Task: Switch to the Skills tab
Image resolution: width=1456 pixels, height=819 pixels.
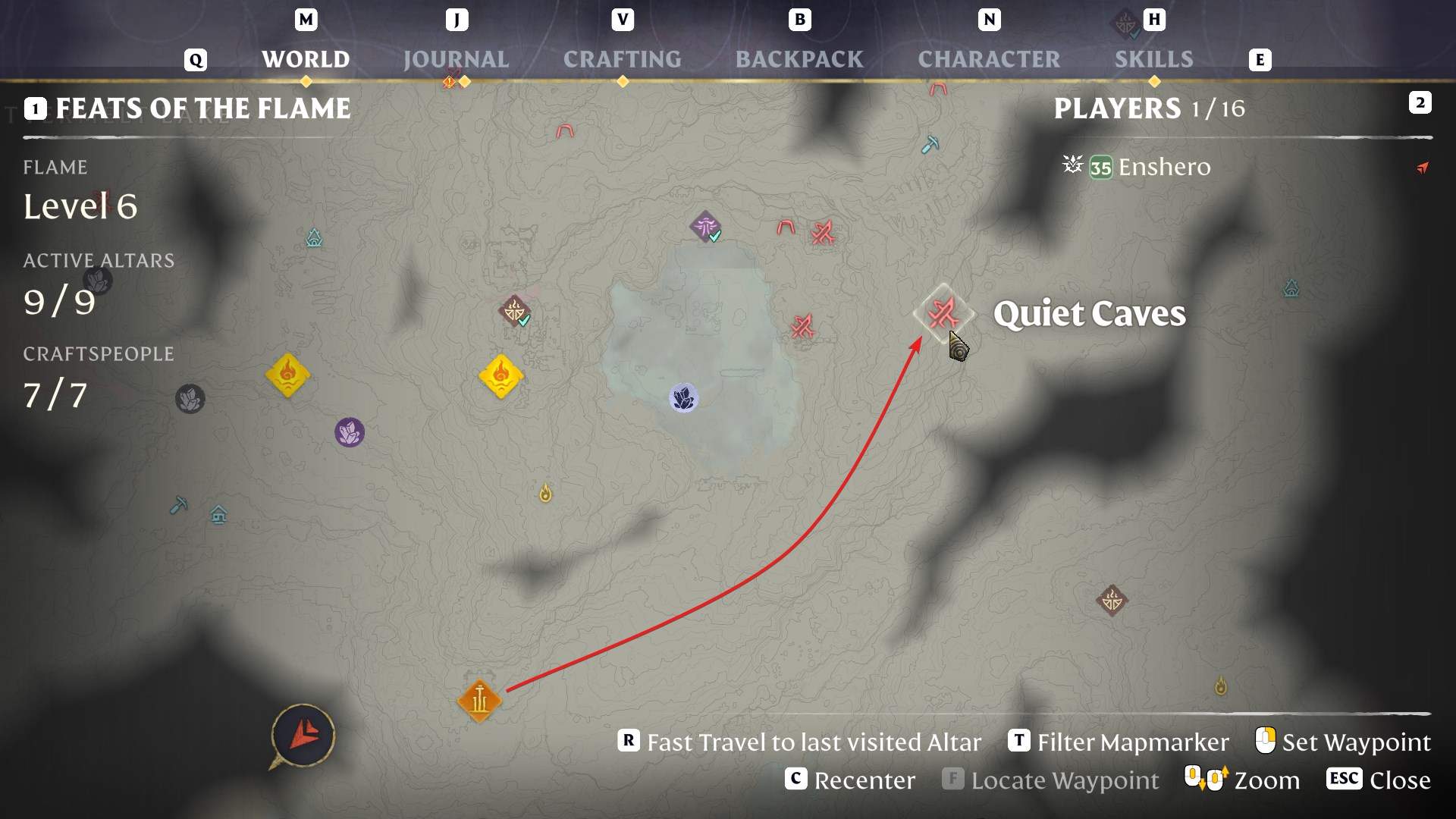Action: tap(1153, 59)
